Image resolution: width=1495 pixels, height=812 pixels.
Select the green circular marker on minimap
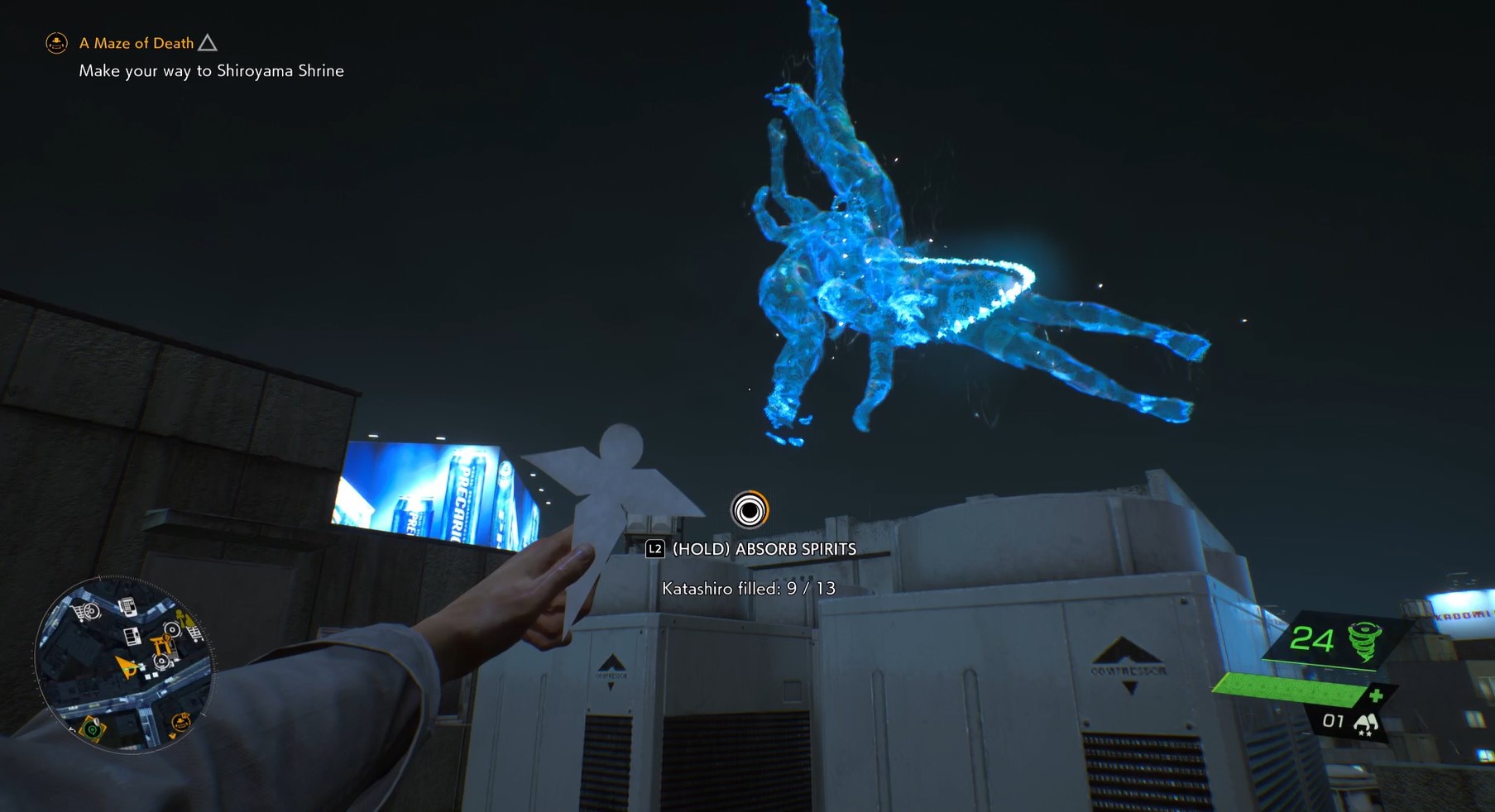pos(93,729)
